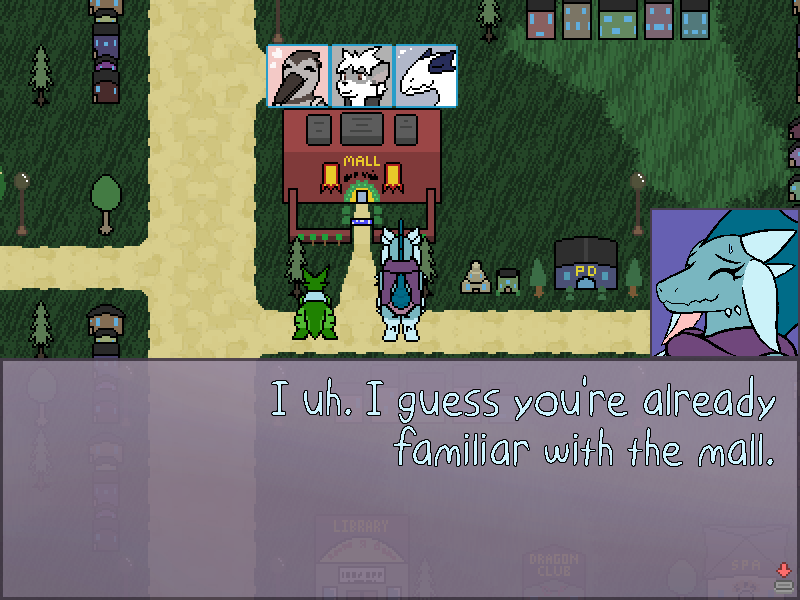Select the white dragon portrait above the mall
Viewport: 800px width, 600px height.
click(425, 76)
